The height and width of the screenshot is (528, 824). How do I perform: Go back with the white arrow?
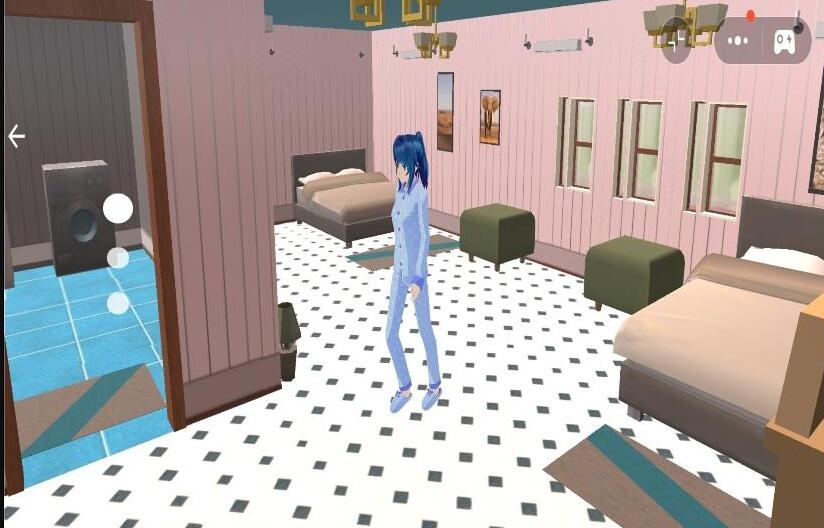click(x=16, y=137)
